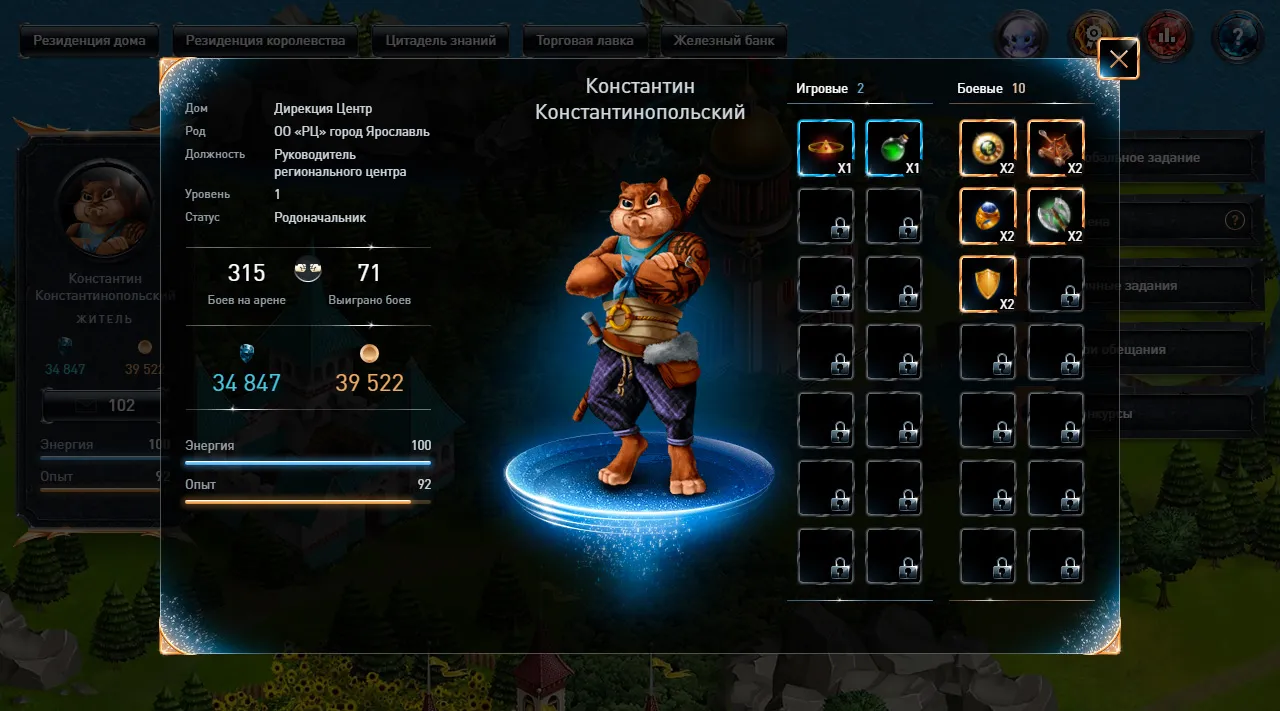This screenshot has width=1280, height=711.
Task: Click the question mark help icon
Action: point(1236,38)
